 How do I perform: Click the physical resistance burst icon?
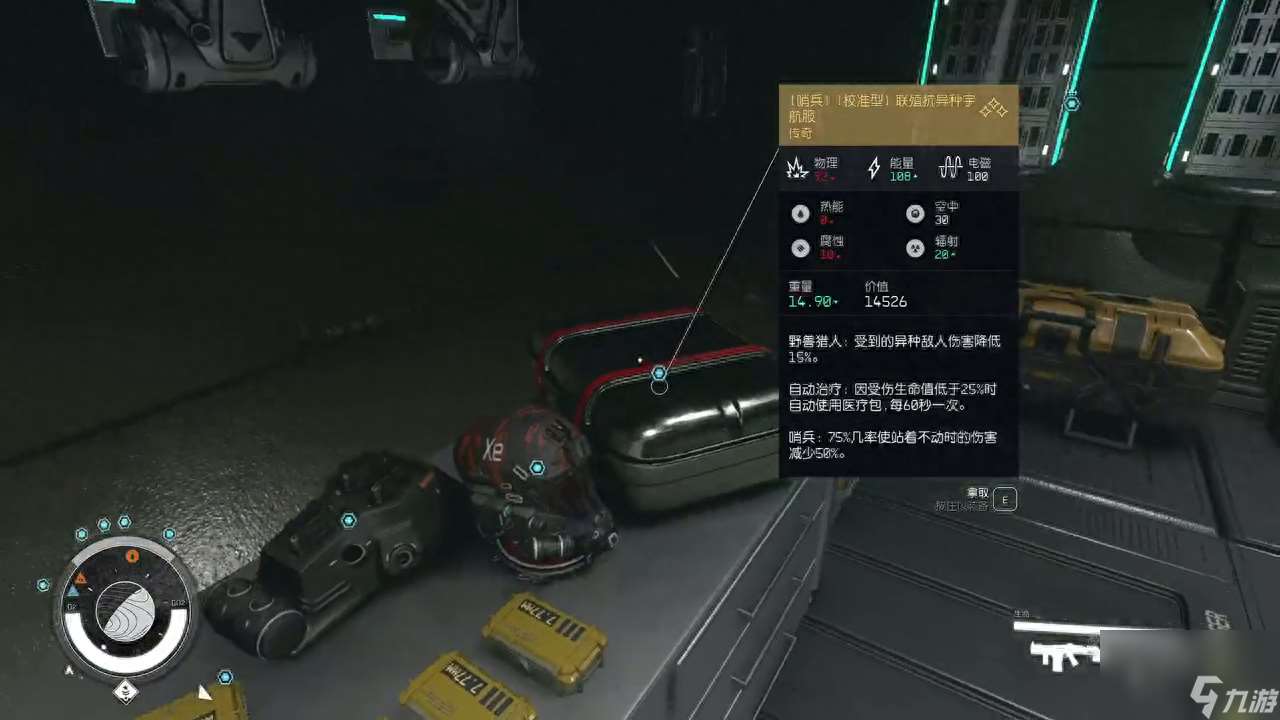click(797, 168)
